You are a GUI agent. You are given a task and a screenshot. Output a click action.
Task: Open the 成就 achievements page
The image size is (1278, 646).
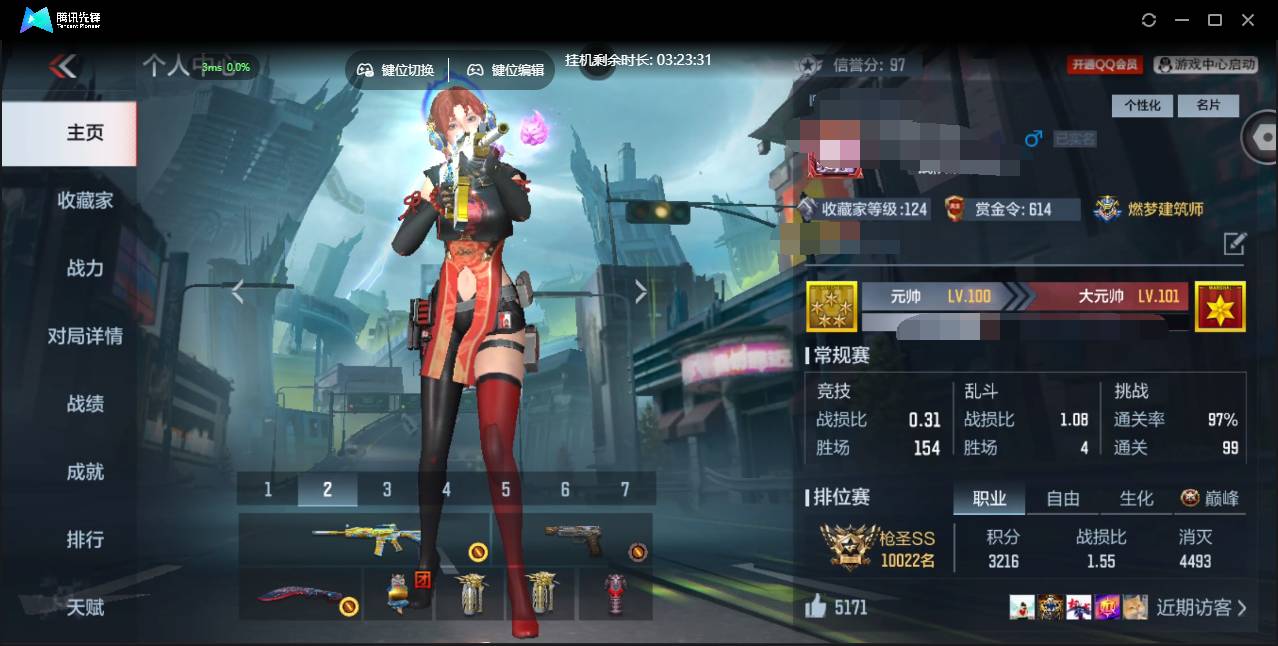85,472
